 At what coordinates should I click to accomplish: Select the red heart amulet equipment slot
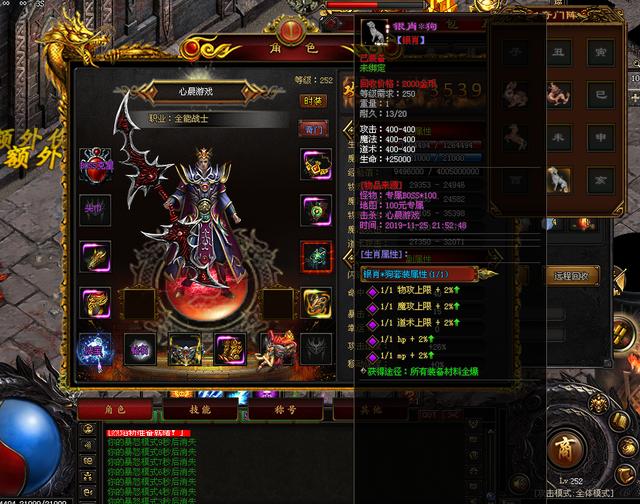tap(95, 165)
